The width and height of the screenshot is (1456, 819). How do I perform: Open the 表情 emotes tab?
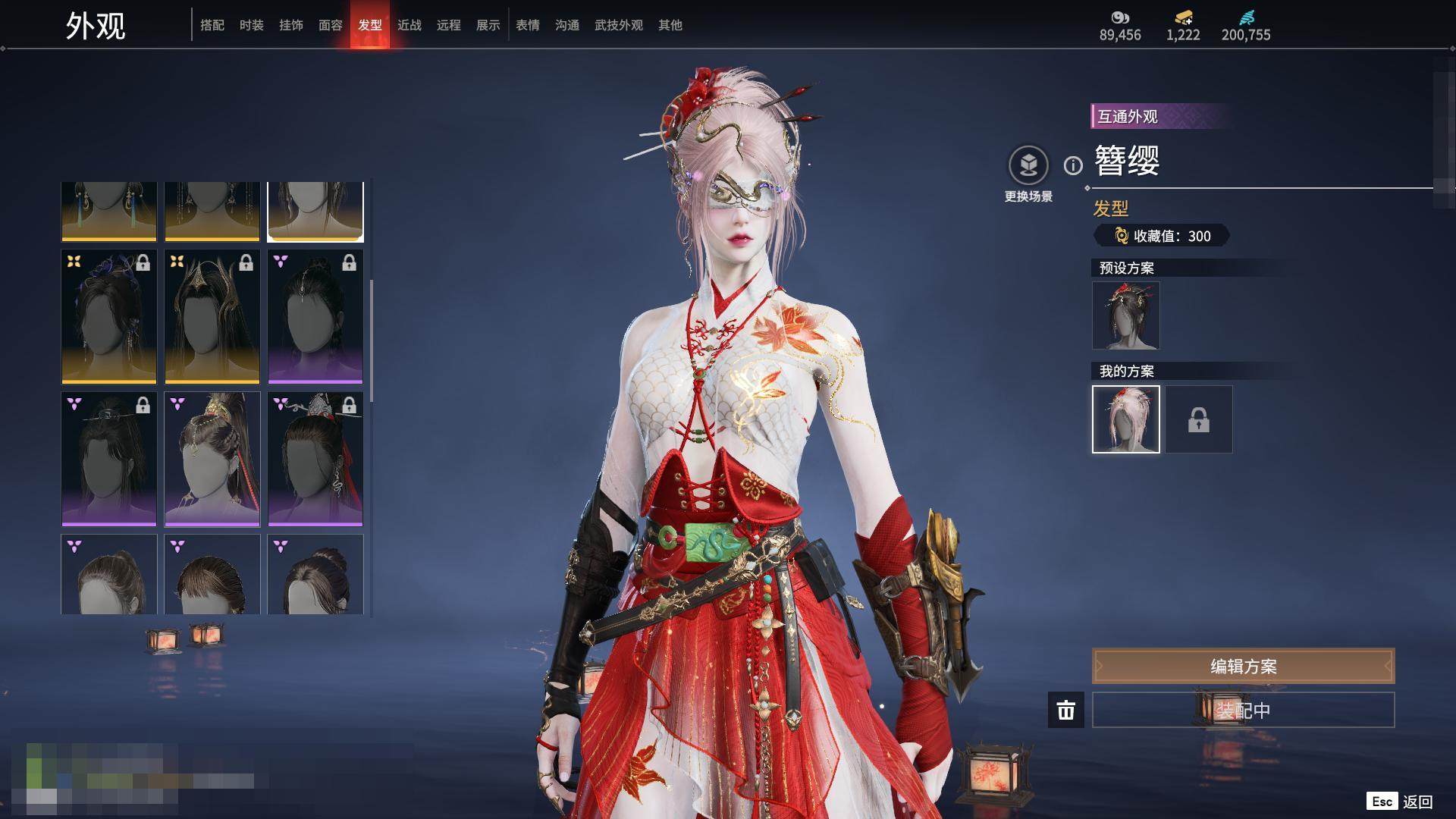click(x=528, y=25)
